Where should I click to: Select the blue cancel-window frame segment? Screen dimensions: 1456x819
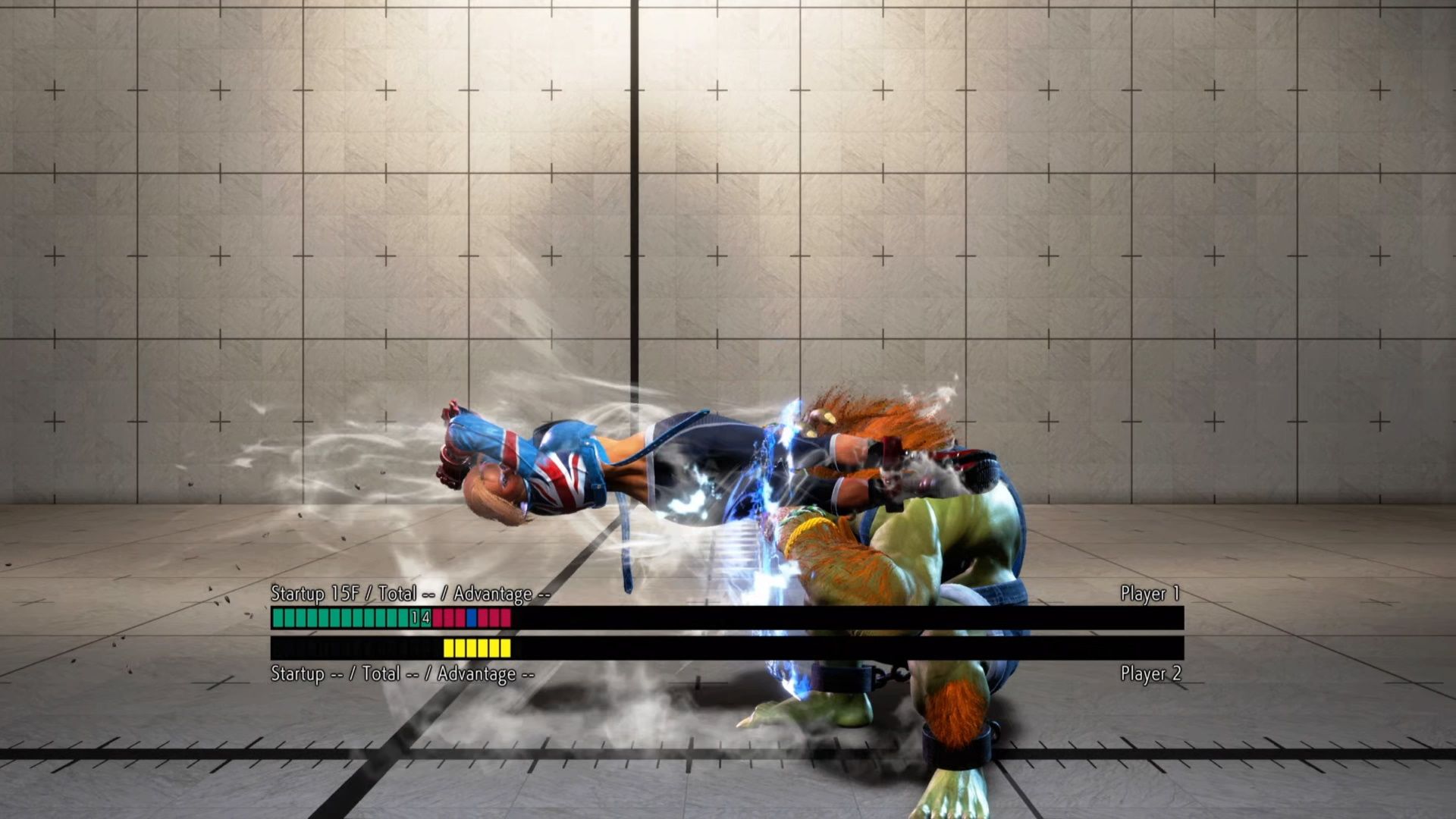pos(471,617)
